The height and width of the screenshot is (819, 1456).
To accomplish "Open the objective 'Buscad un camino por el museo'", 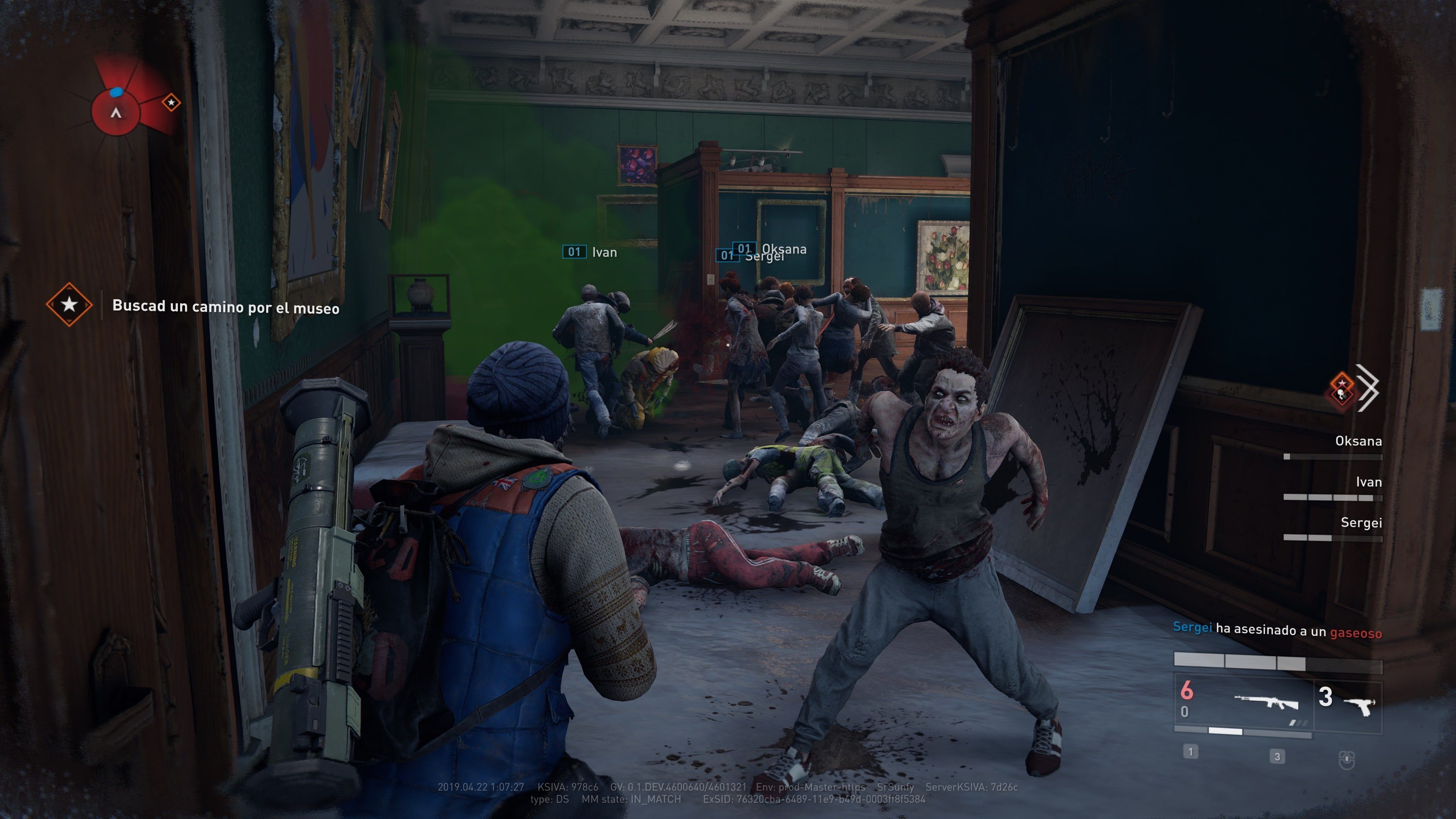I will pyautogui.click(x=226, y=307).
